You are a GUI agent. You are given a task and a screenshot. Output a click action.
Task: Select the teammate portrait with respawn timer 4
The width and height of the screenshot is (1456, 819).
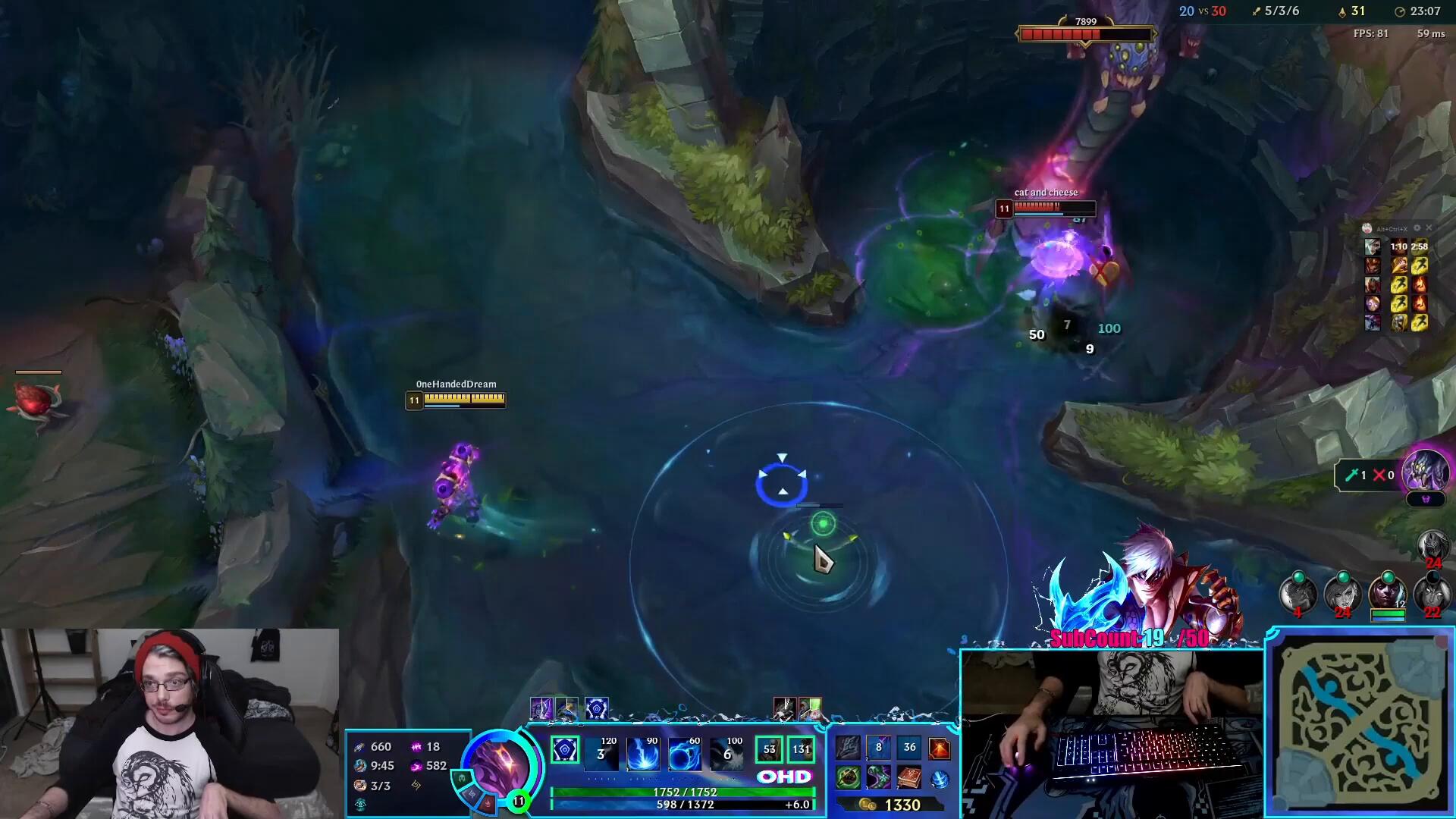[1298, 593]
